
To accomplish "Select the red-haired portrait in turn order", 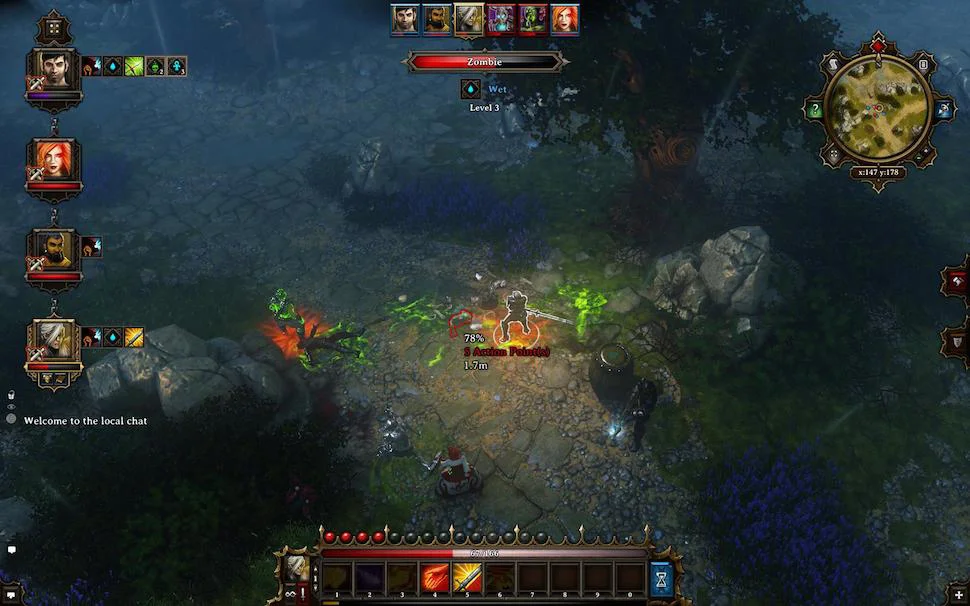I will [x=564, y=19].
